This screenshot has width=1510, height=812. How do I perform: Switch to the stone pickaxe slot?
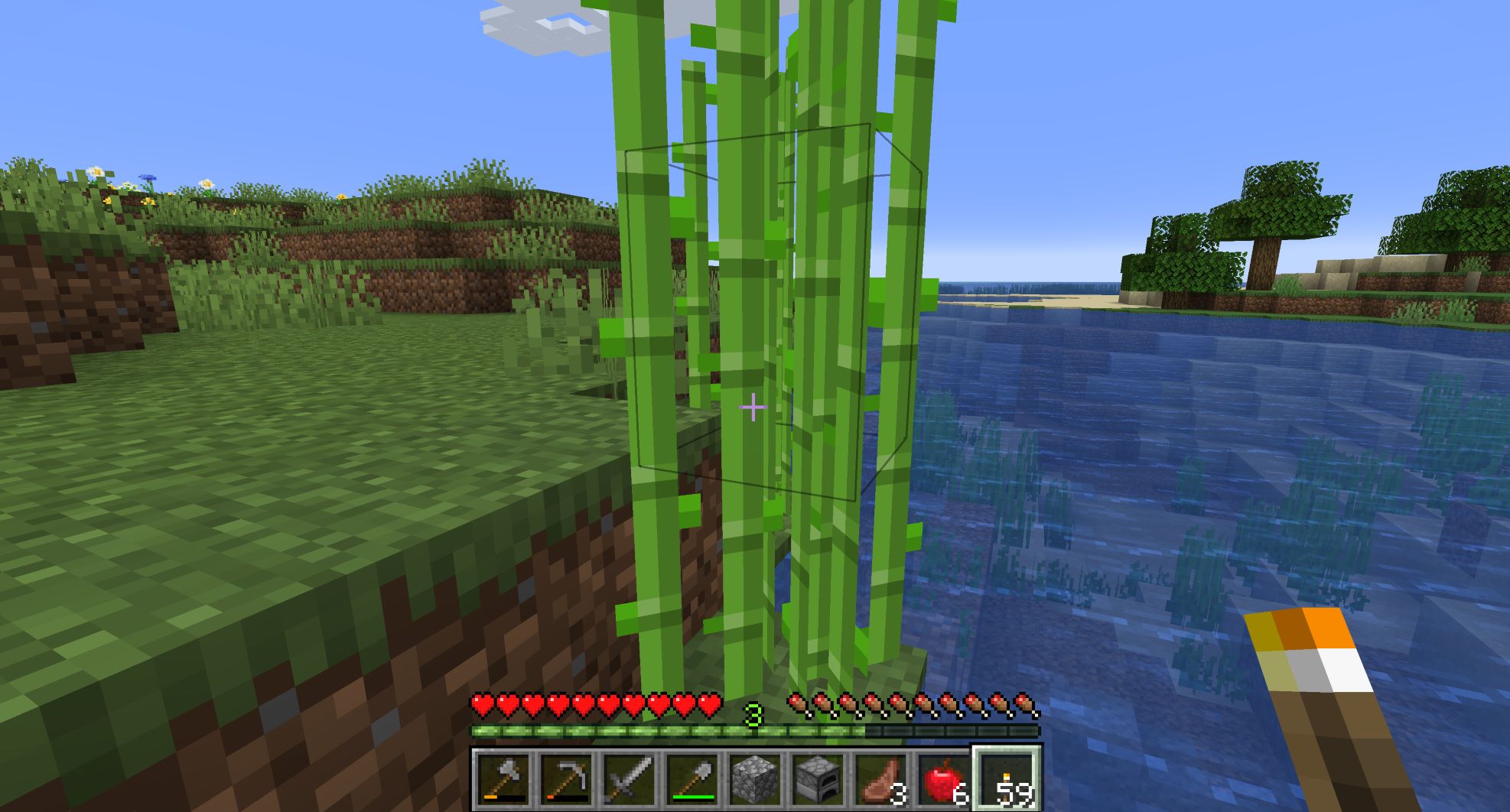(x=566, y=780)
